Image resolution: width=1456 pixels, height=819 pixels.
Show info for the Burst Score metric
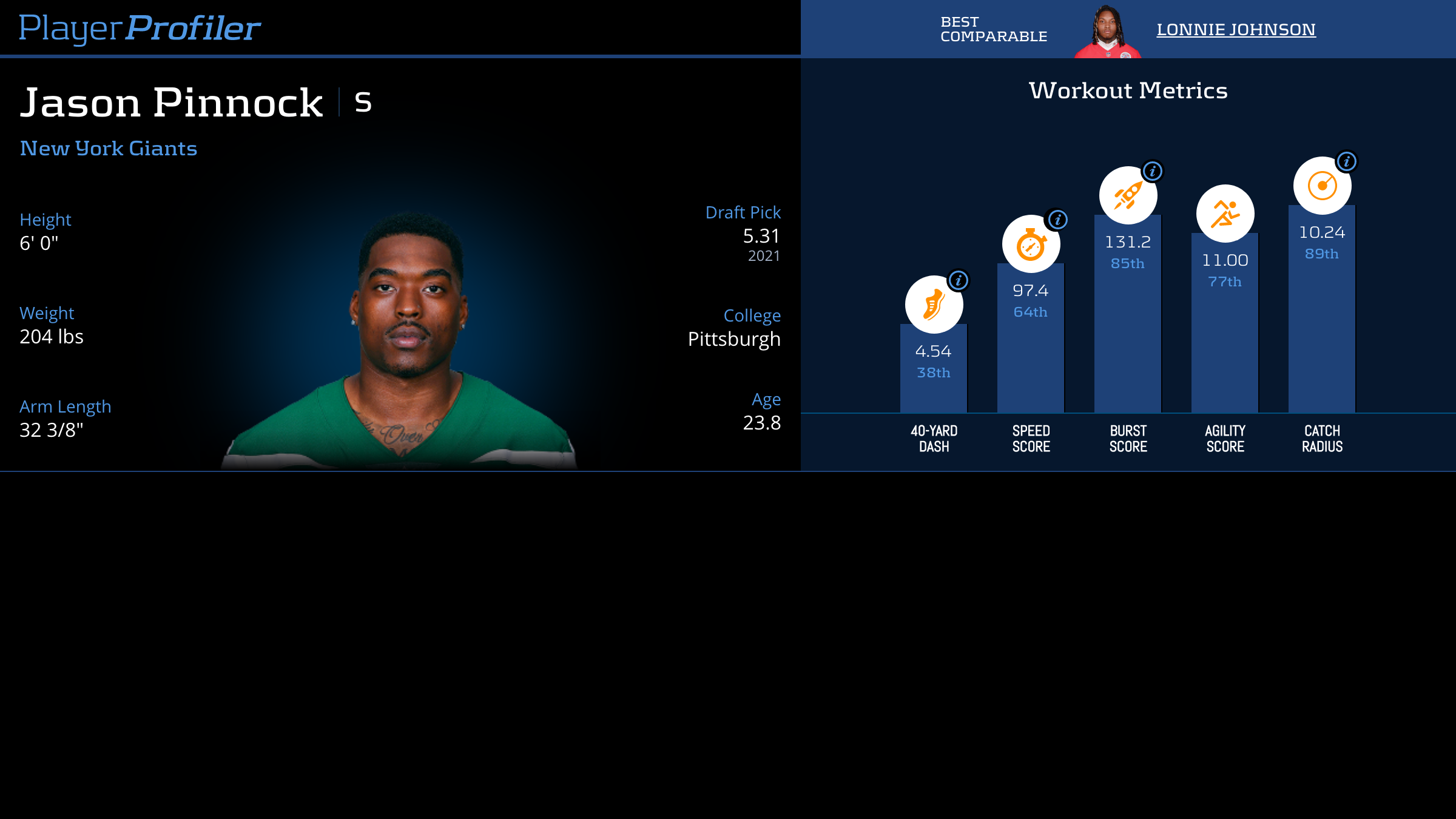(x=1153, y=171)
